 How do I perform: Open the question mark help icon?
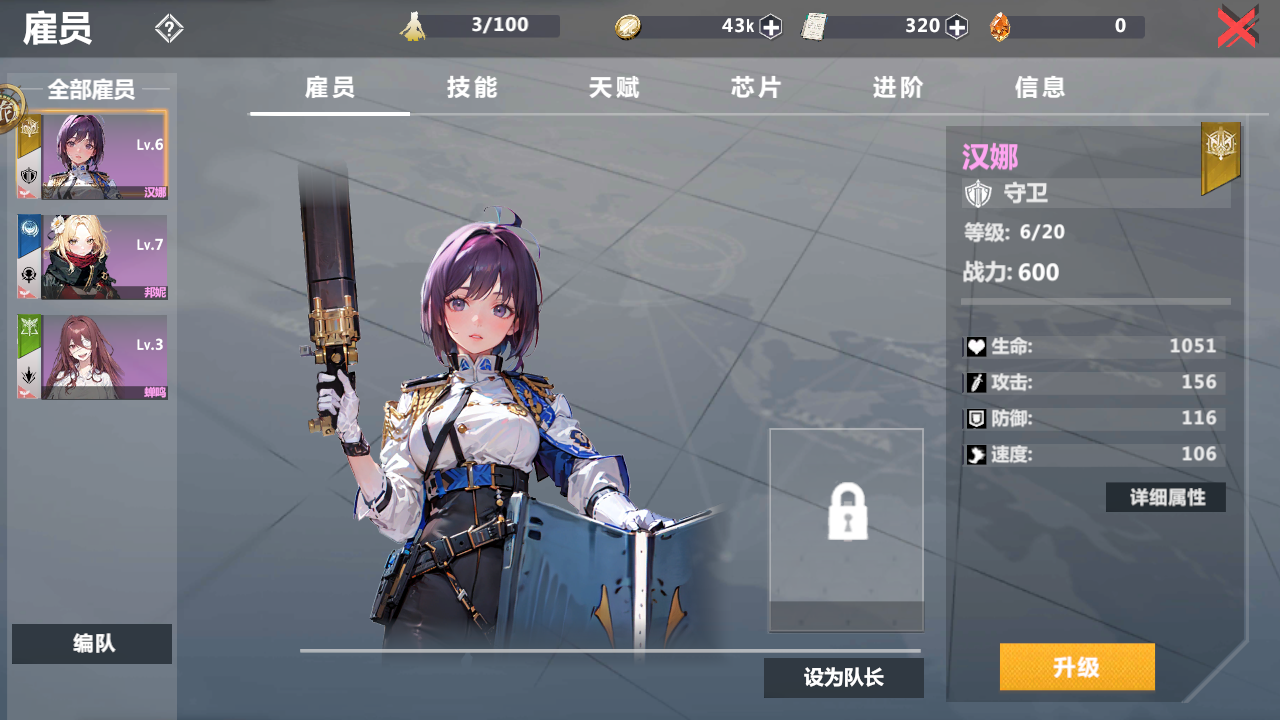coord(169,29)
